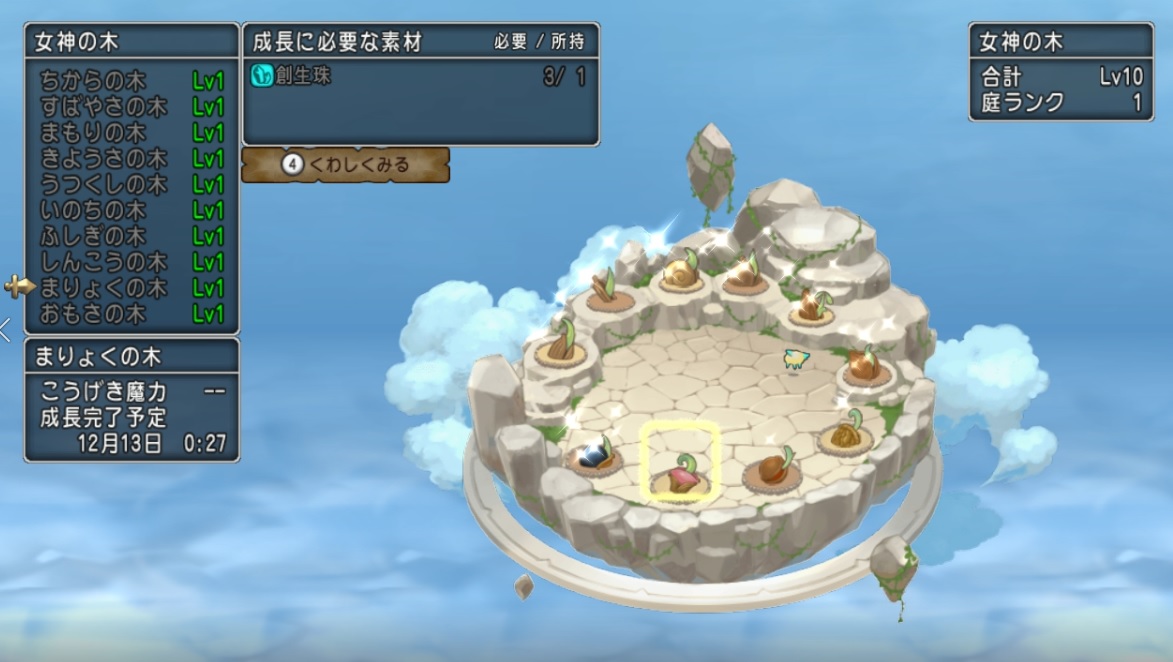Pick the しんこうの木 row
Viewport: 1173px width, 662px height.
point(131,262)
